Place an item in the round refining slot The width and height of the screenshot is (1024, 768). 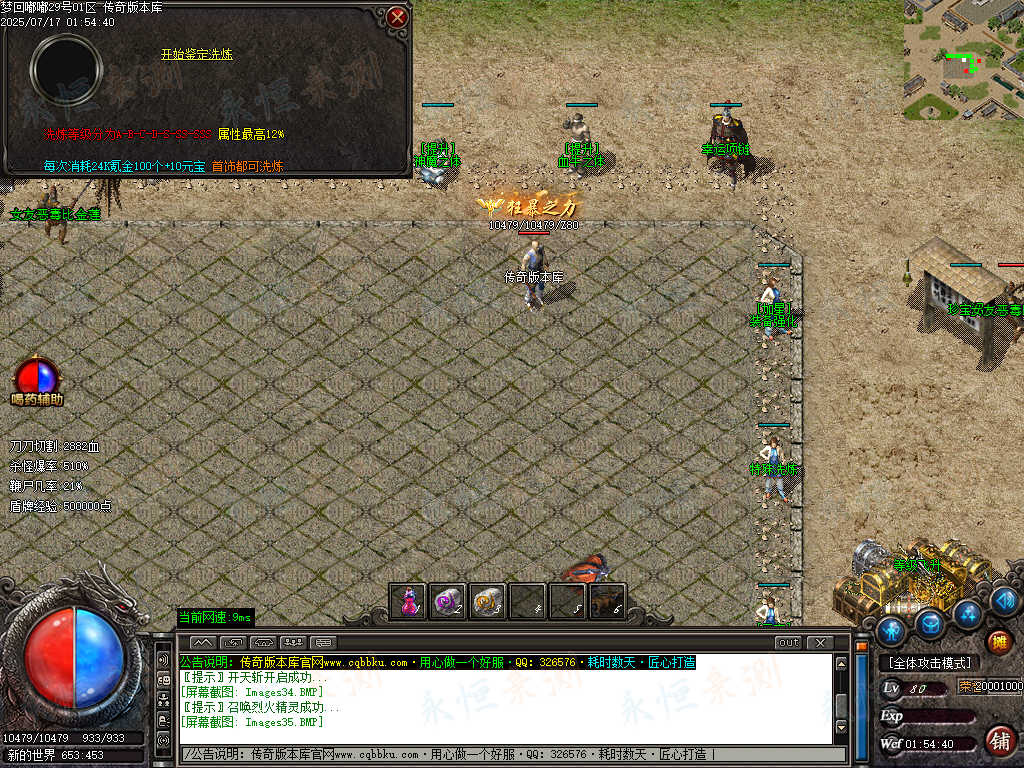66,70
